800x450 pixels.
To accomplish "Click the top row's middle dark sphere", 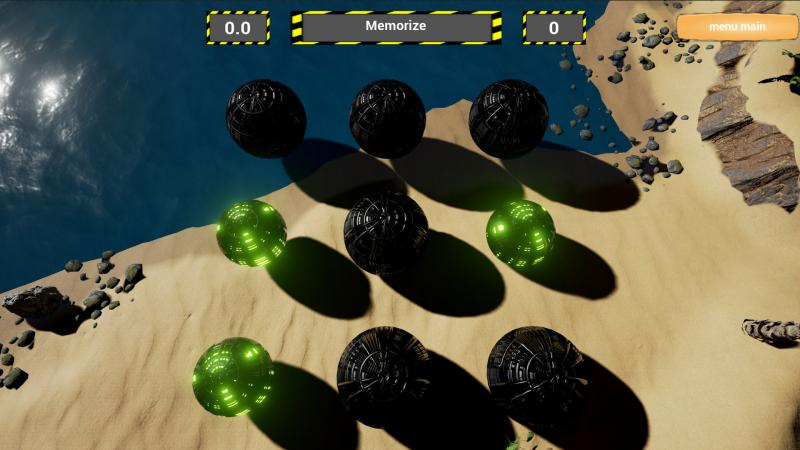I will tap(387, 118).
